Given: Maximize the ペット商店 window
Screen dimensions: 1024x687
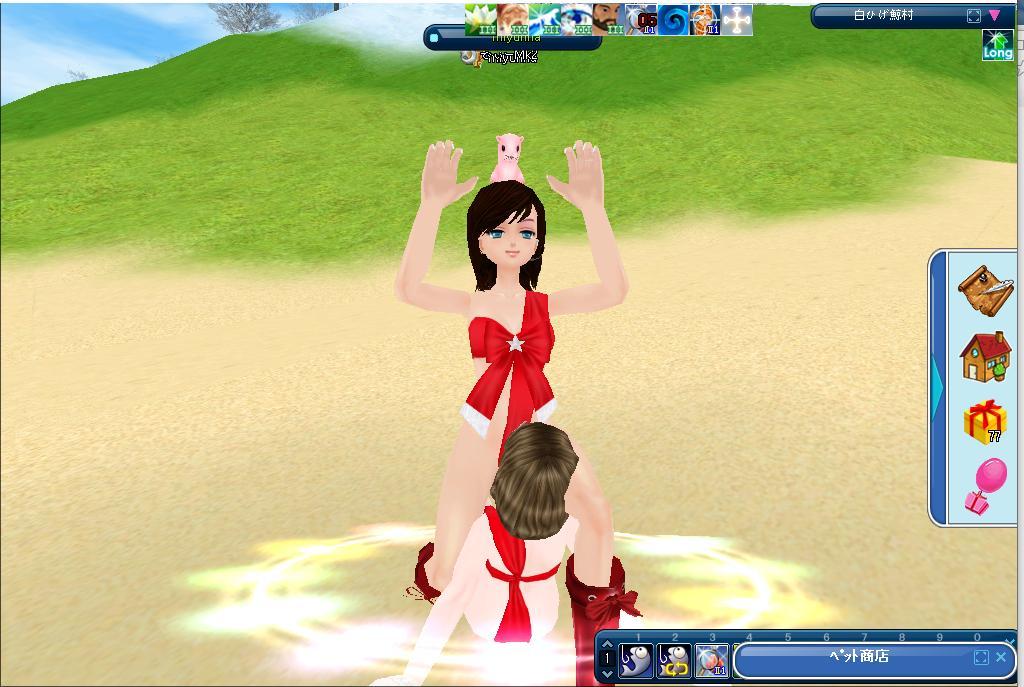Looking at the screenshot, I should tap(981, 657).
